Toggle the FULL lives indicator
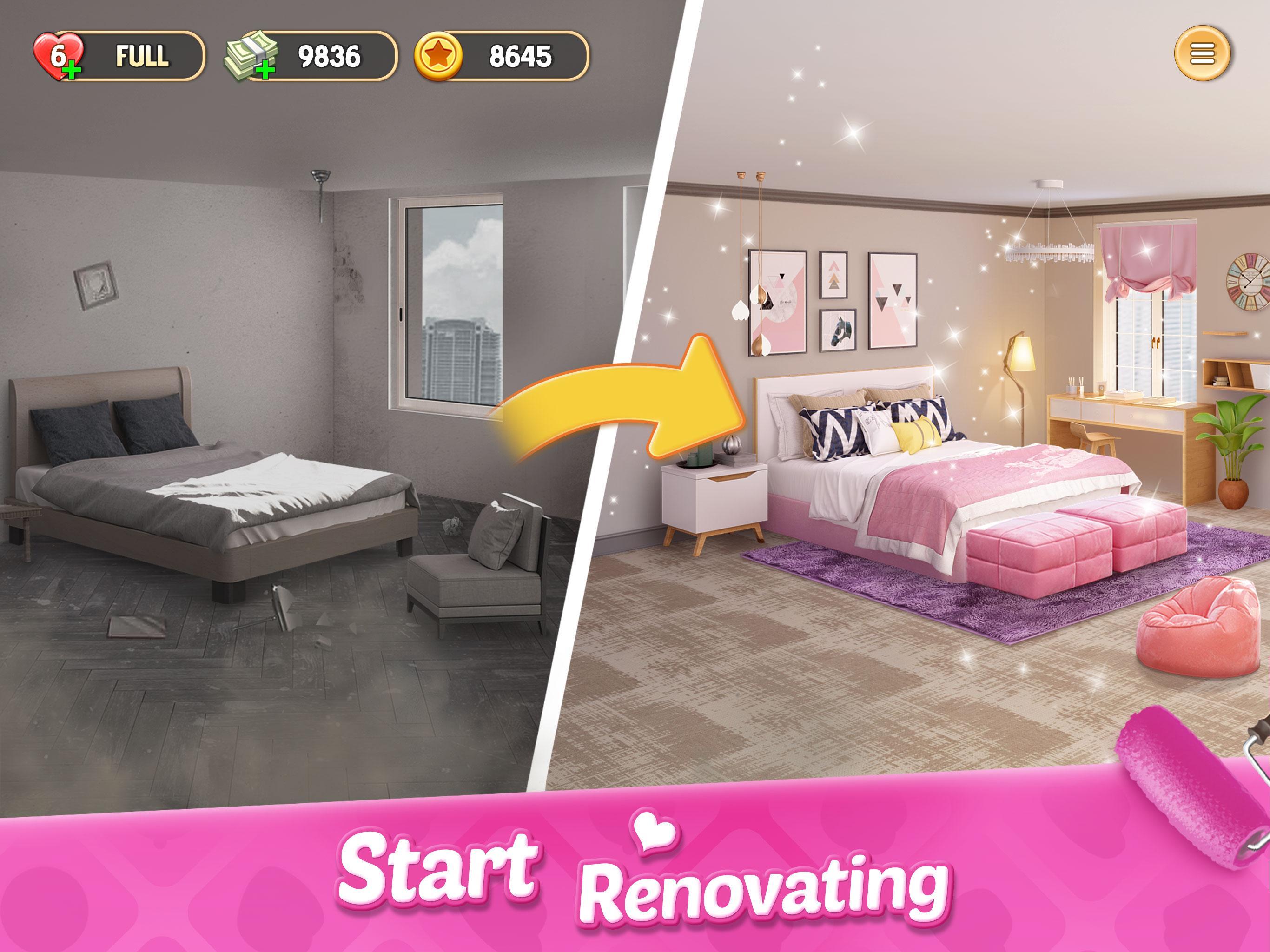Image resolution: width=1270 pixels, height=952 pixels. pyautogui.click(x=141, y=56)
